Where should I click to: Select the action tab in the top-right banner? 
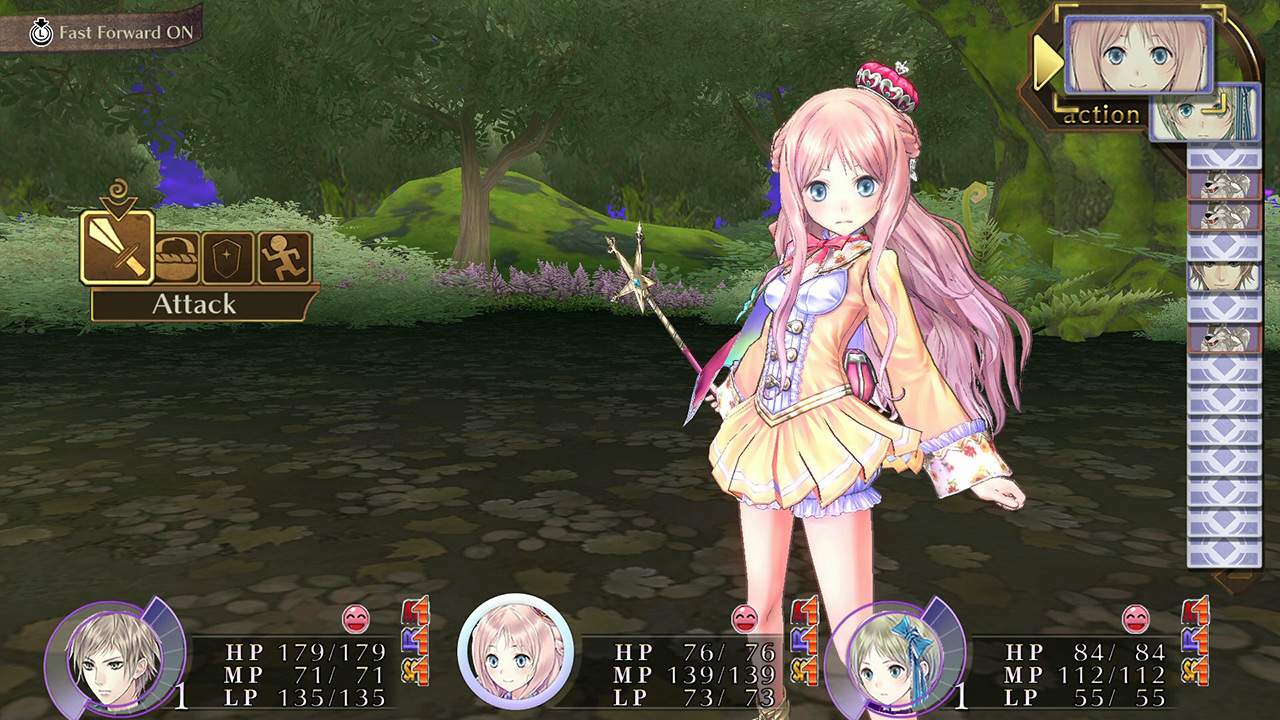(1102, 114)
